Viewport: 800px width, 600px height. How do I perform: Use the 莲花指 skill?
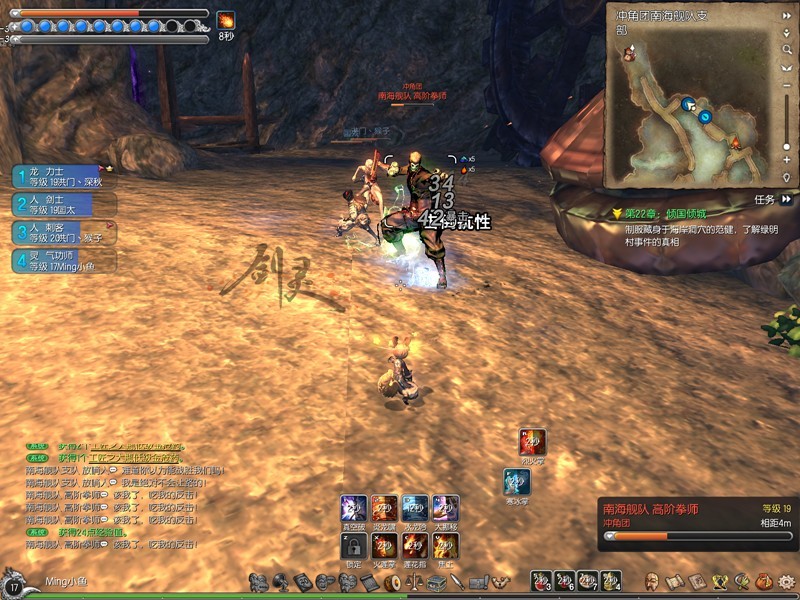point(415,545)
